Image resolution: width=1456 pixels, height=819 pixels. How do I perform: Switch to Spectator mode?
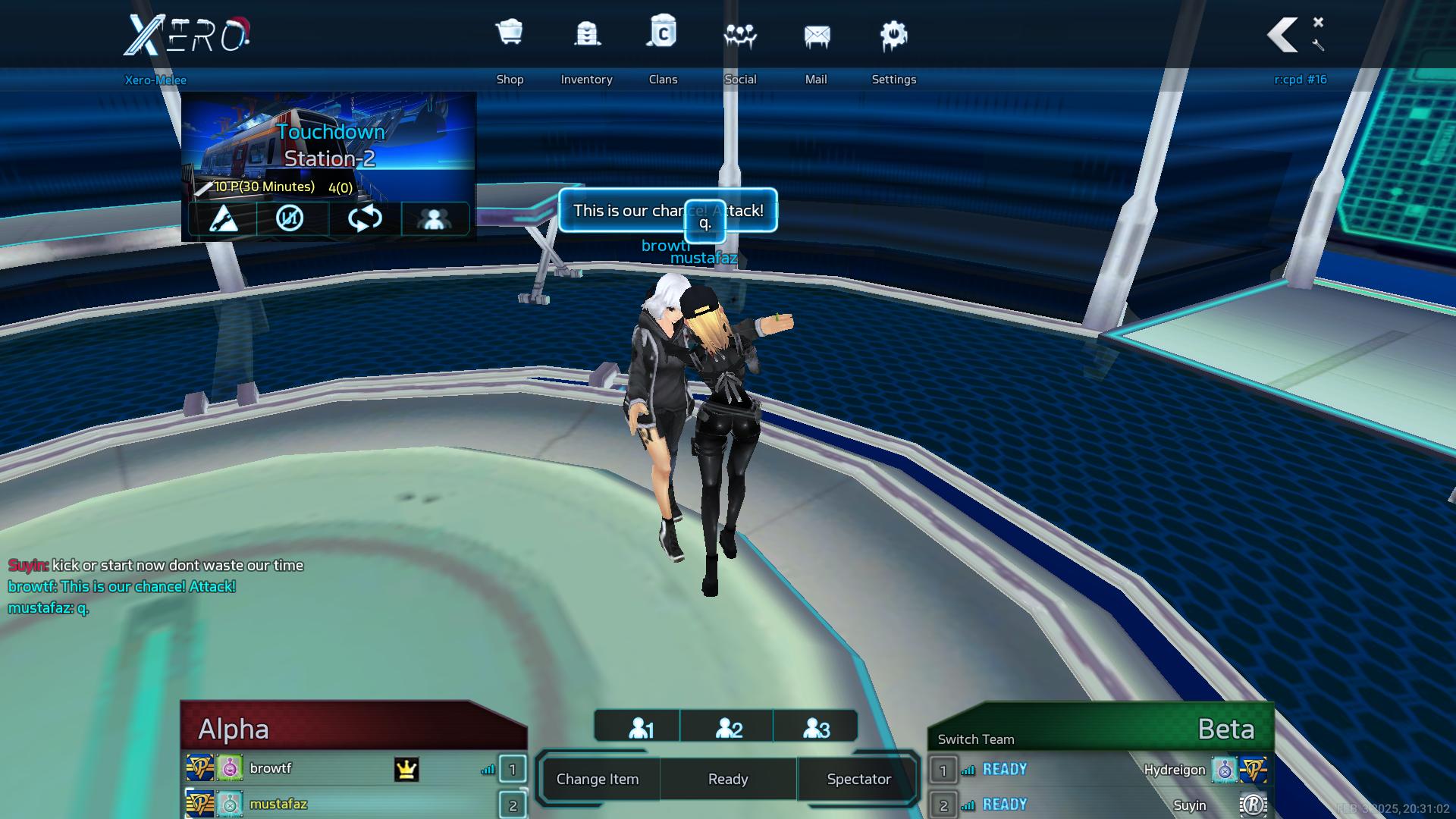858,779
